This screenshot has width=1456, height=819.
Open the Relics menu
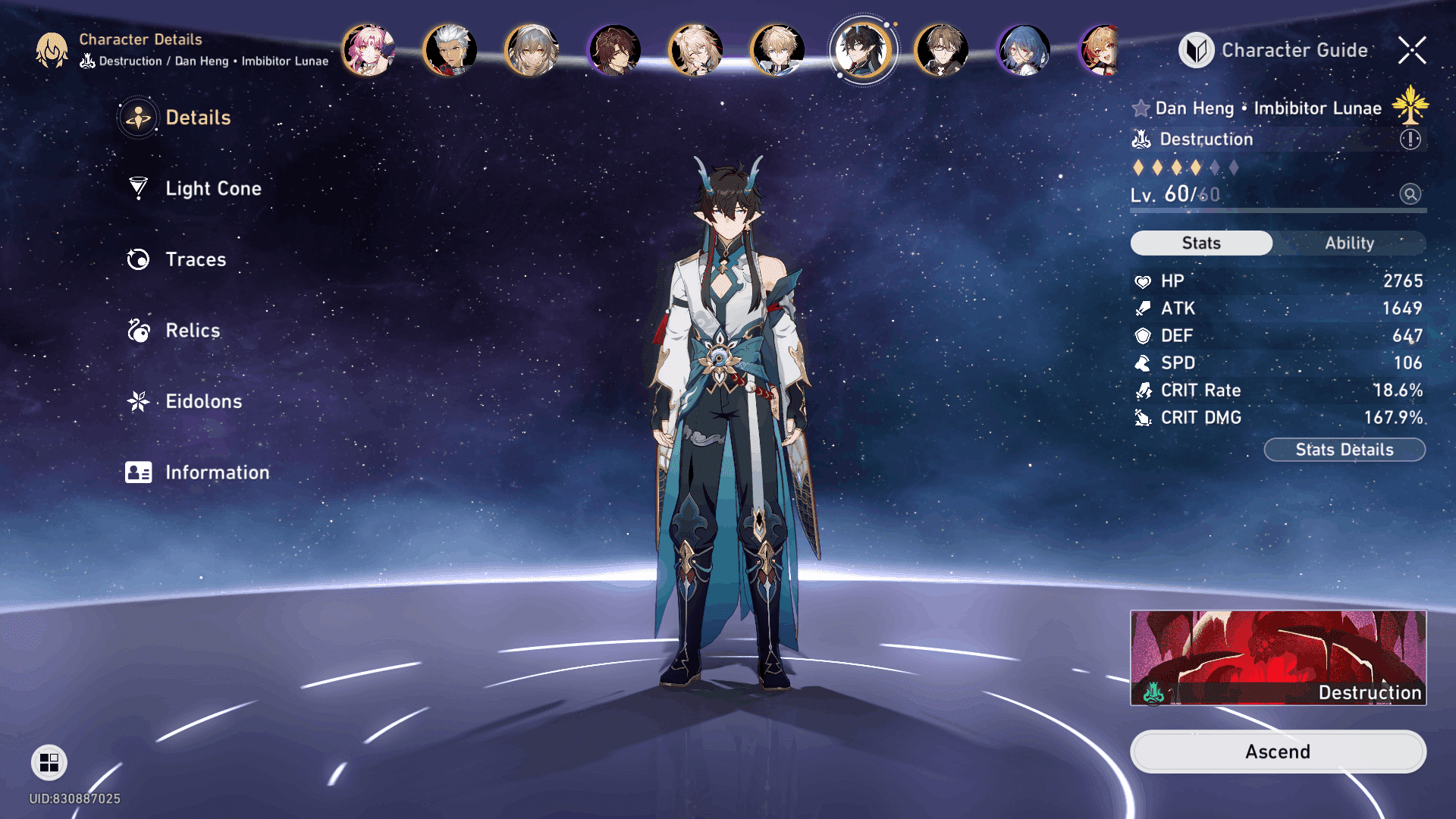pyautogui.click(x=192, y=331)
